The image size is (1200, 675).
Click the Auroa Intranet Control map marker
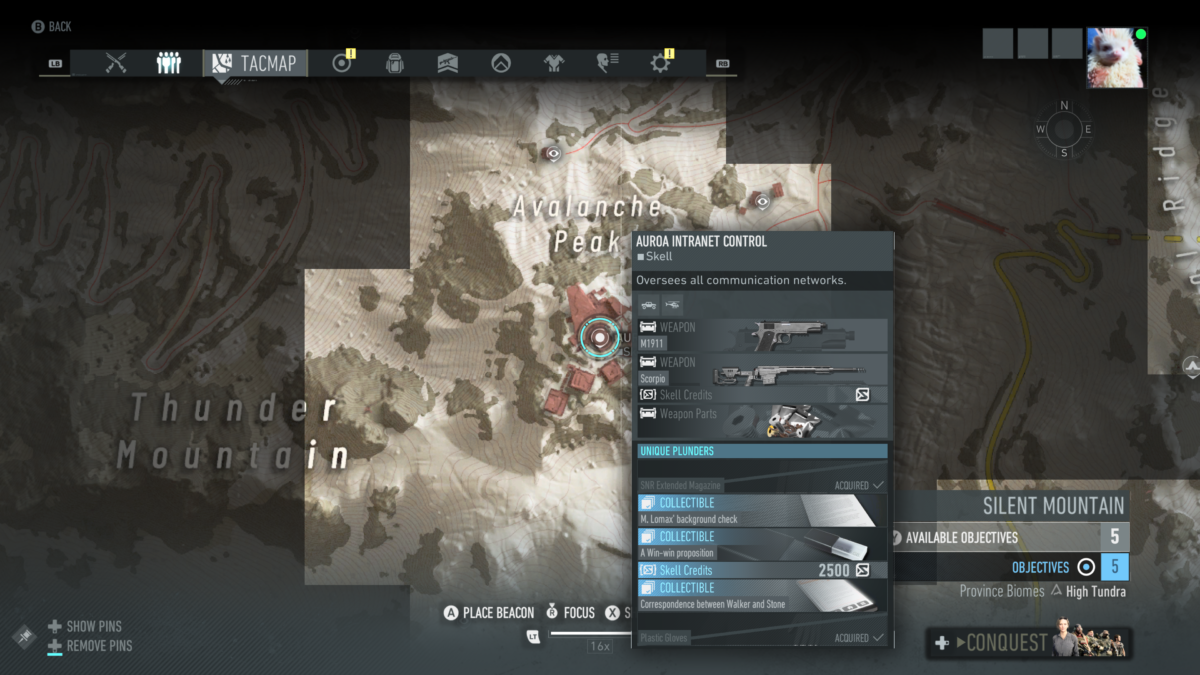[x=599, y=337]
